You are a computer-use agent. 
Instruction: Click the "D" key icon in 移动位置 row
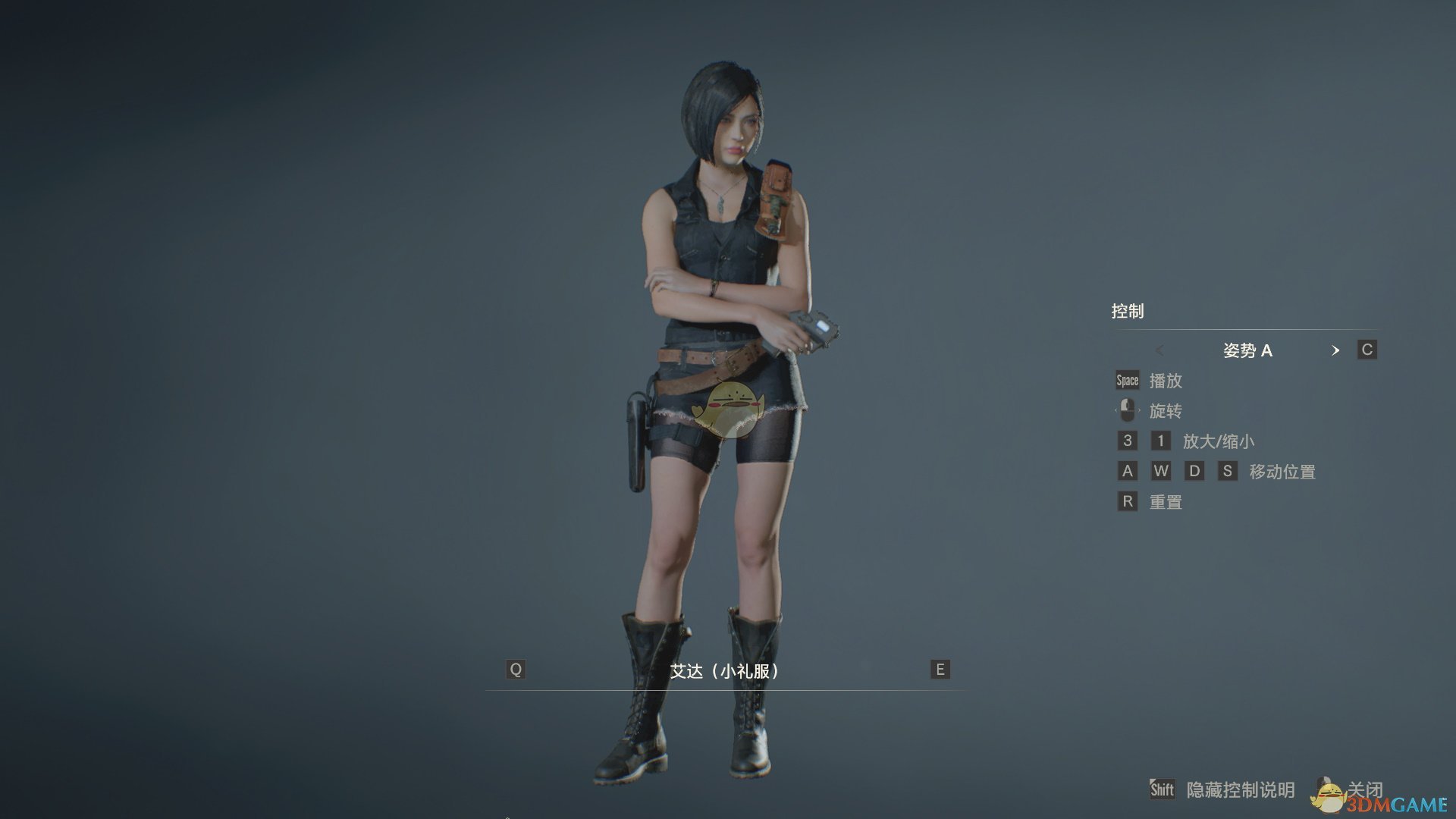tap(1195, 471)
